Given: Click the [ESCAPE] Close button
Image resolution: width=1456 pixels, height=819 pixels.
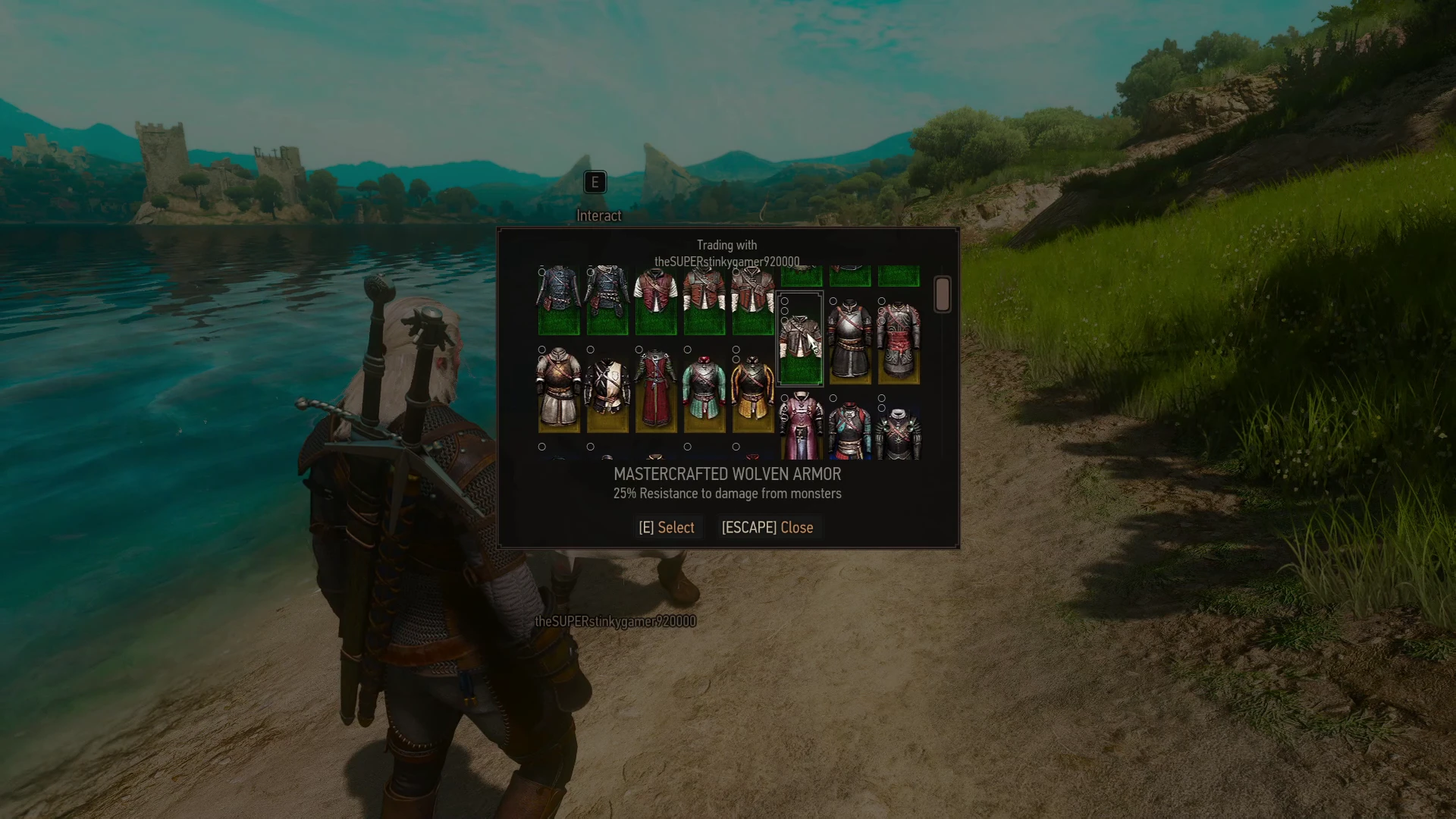Looking at the screenshot, I should 768,527.
